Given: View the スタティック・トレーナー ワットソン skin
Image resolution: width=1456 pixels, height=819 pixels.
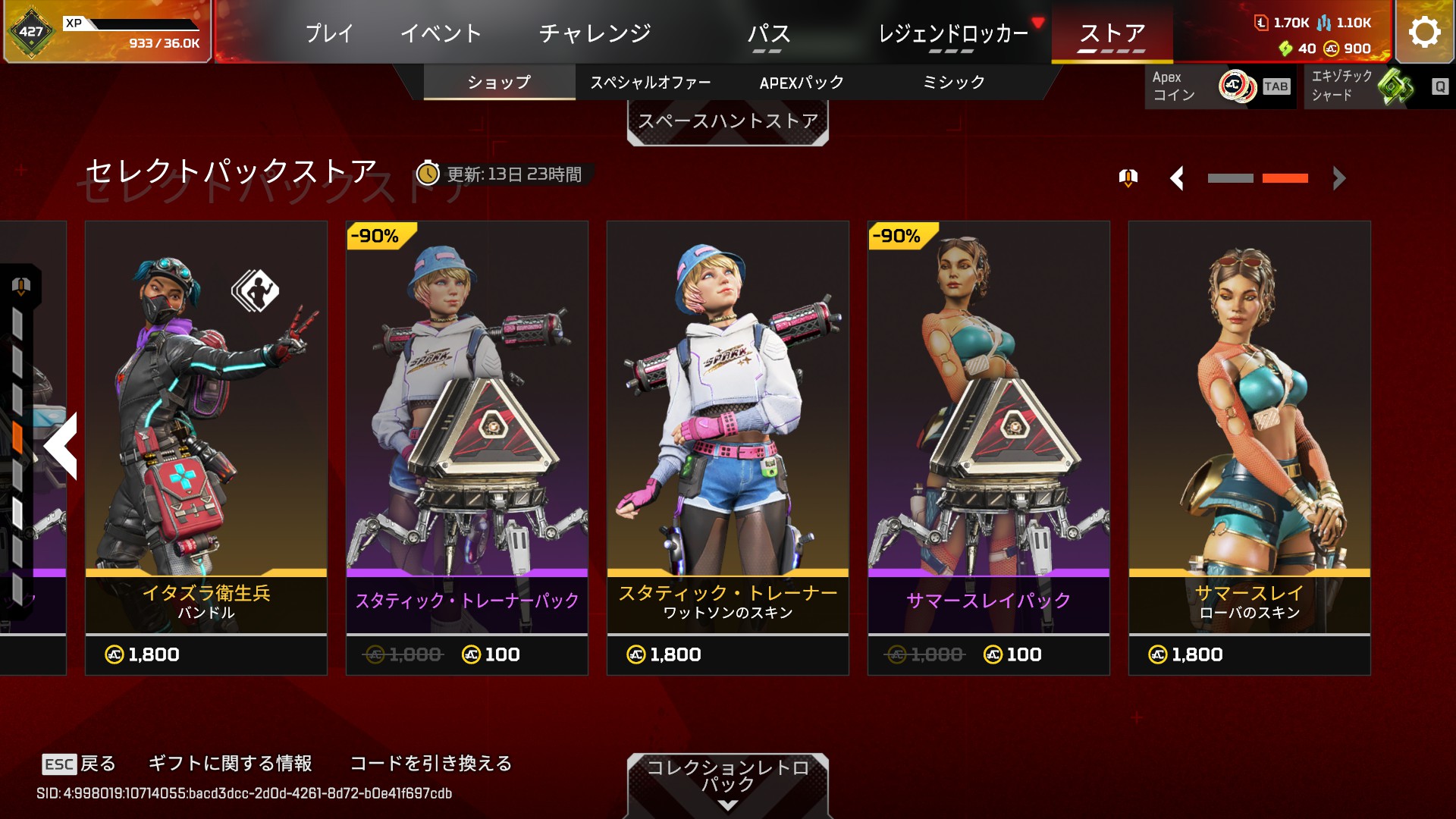Looking at the screenshot, I should (728, 447).
